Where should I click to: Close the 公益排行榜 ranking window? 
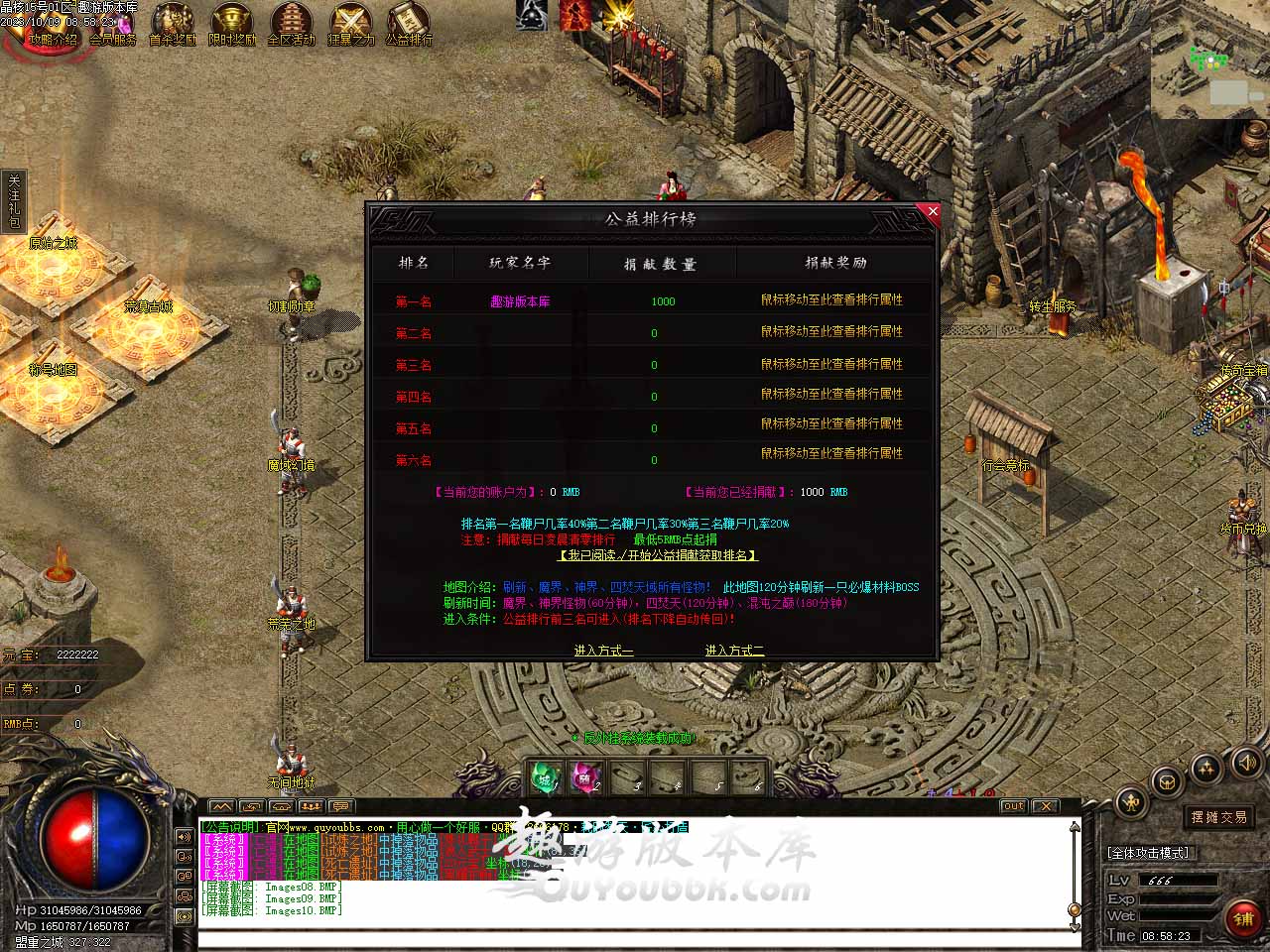[x=932, y=211]
